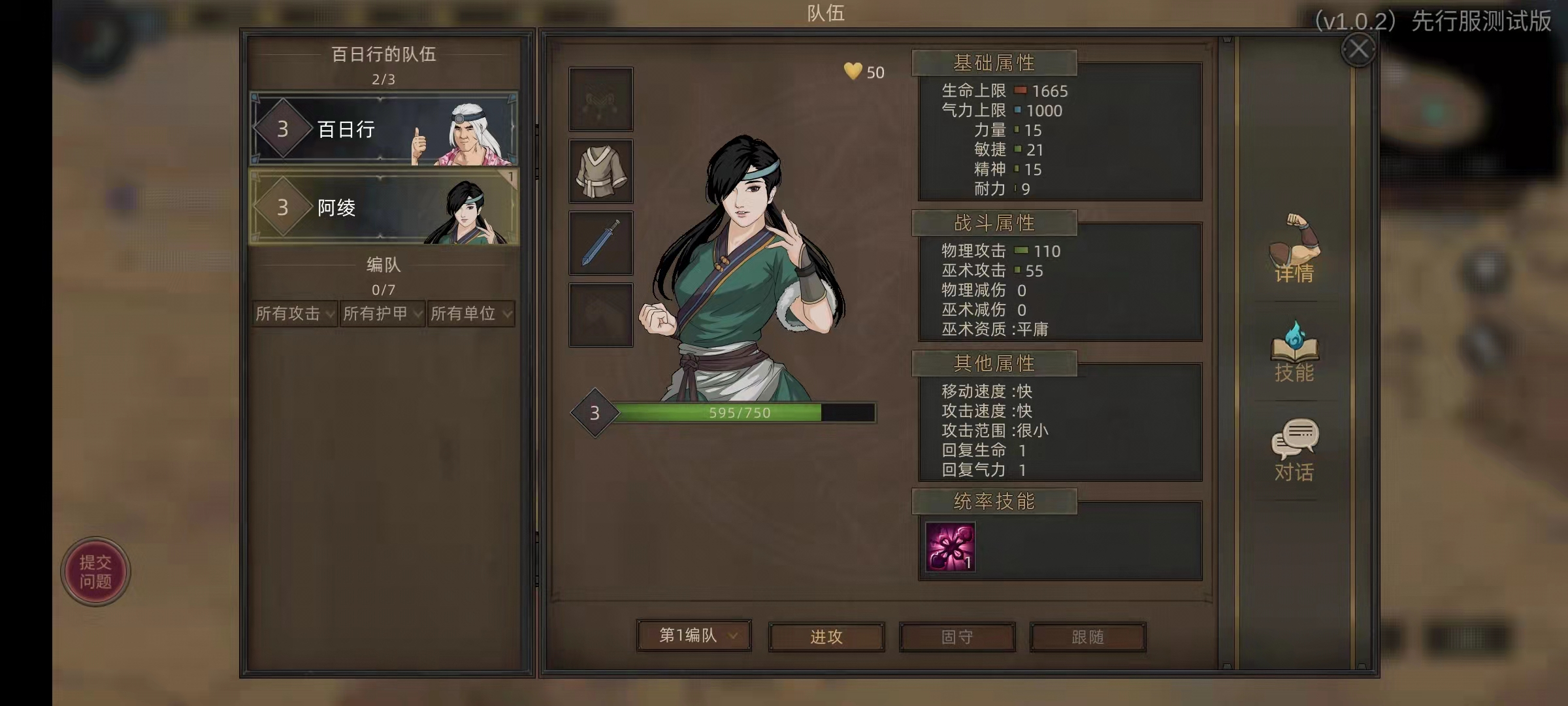Click the equipped blue sword slot
The height and width of the screenshot is (706, 1568).
[x=600, y=243]
